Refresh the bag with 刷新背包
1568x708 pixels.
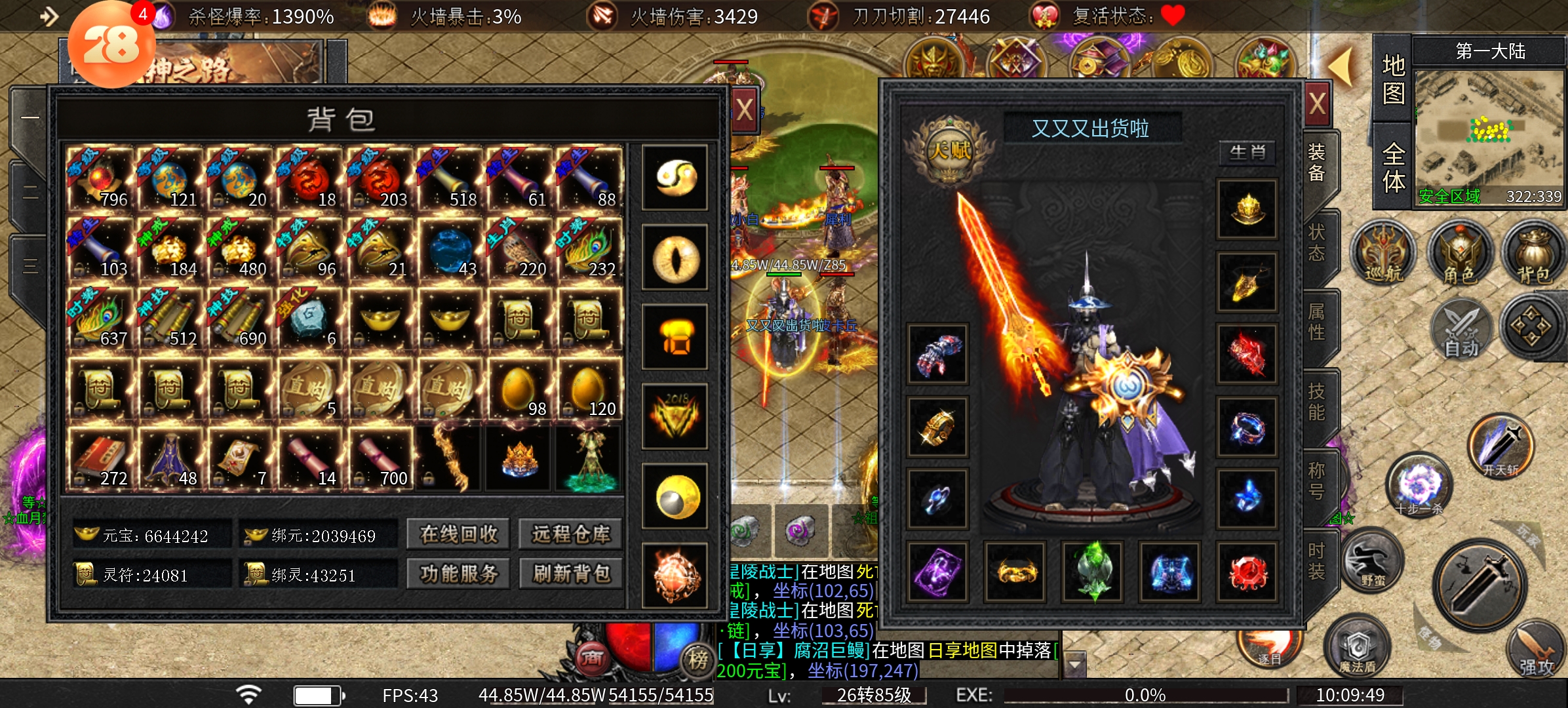[571, 574]
